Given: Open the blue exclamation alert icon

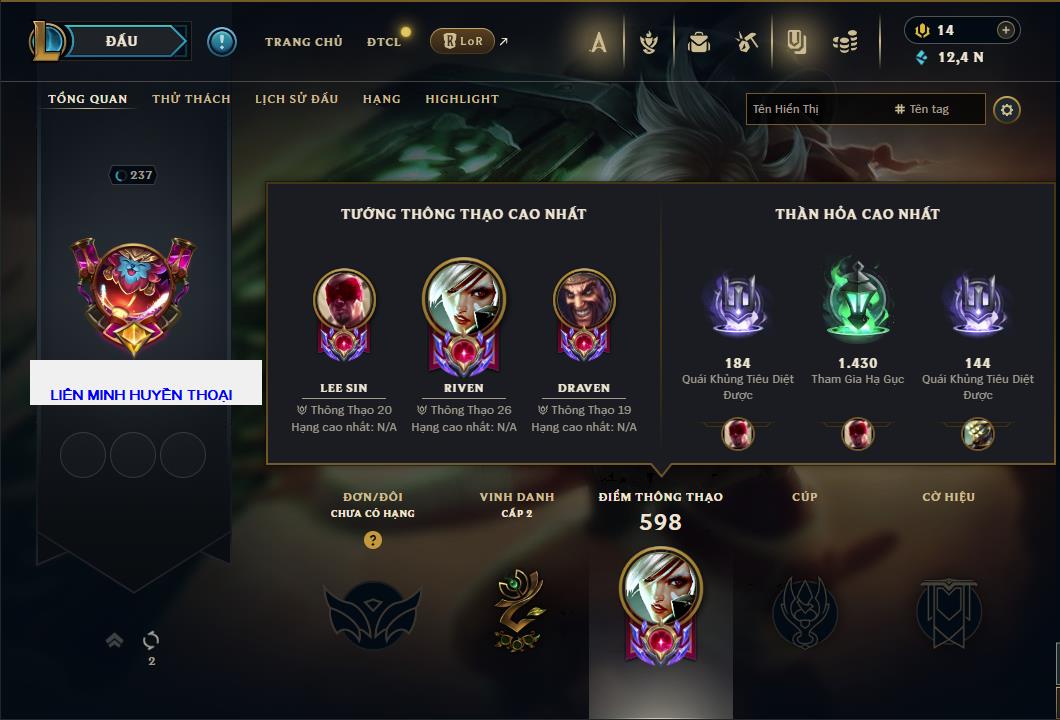Looking at the screenshot, I should (x=222, y=42).
